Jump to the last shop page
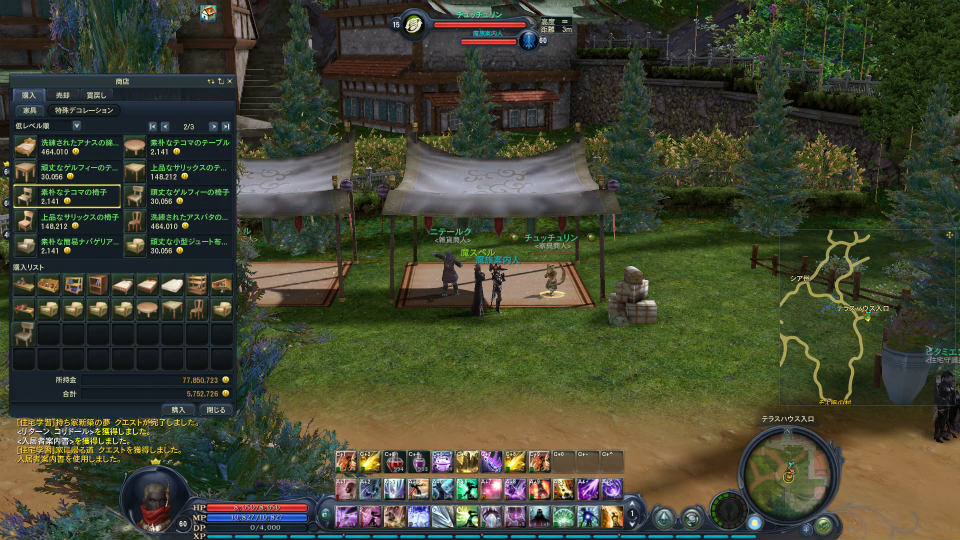This screenshot has width=960, height=540. [x=226, y=126]
